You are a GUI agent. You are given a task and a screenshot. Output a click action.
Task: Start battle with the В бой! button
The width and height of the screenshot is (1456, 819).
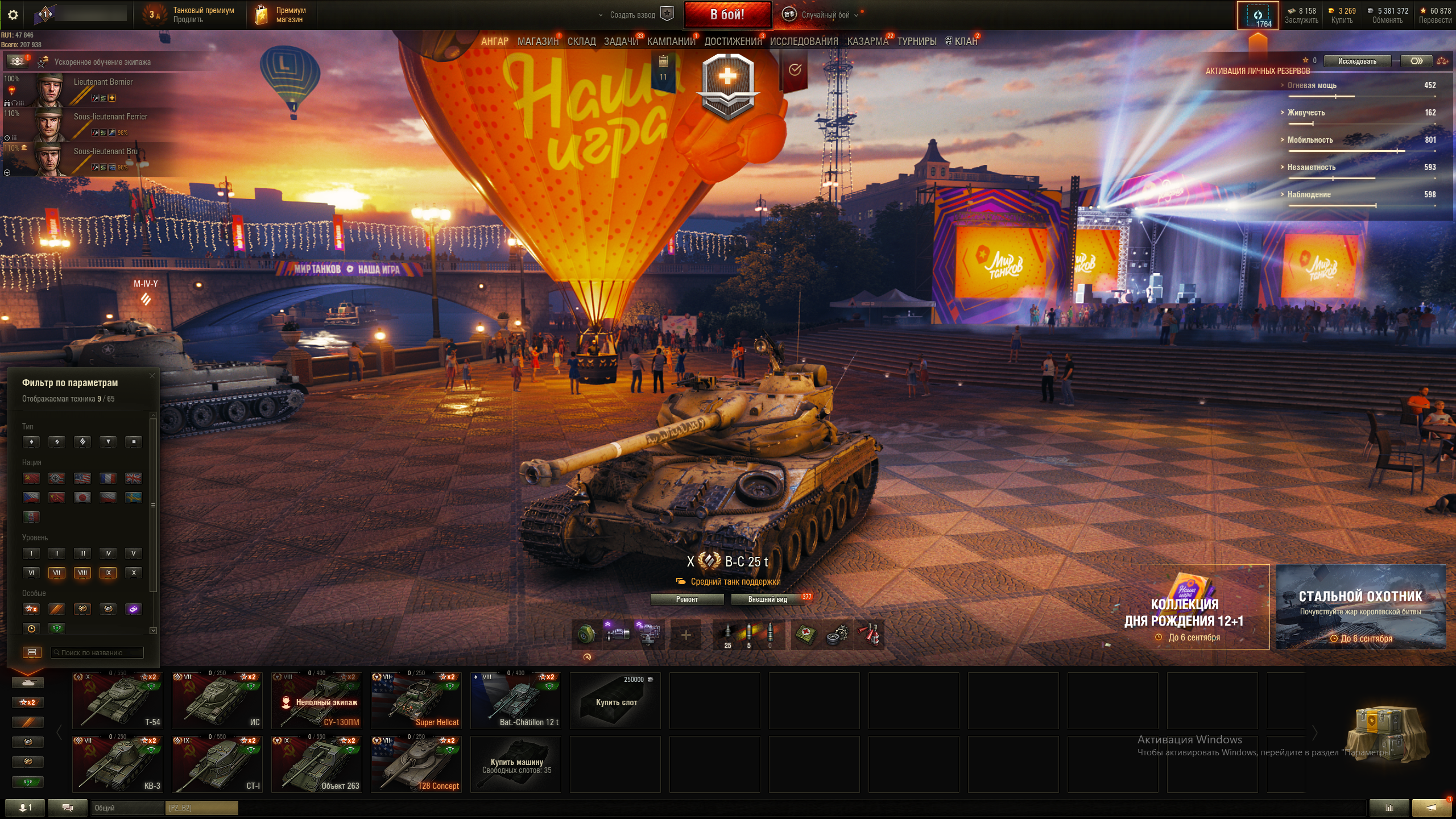[x=727, y=15]
